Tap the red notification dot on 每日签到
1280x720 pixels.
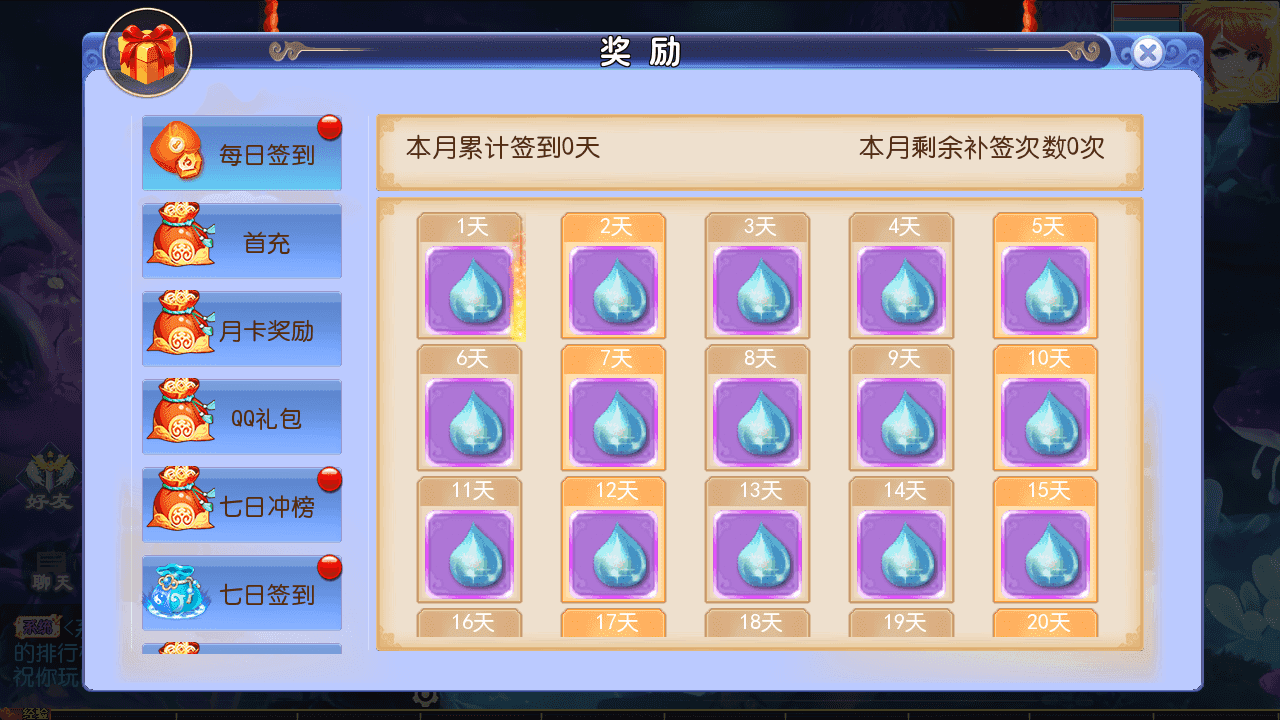[330, 128]
